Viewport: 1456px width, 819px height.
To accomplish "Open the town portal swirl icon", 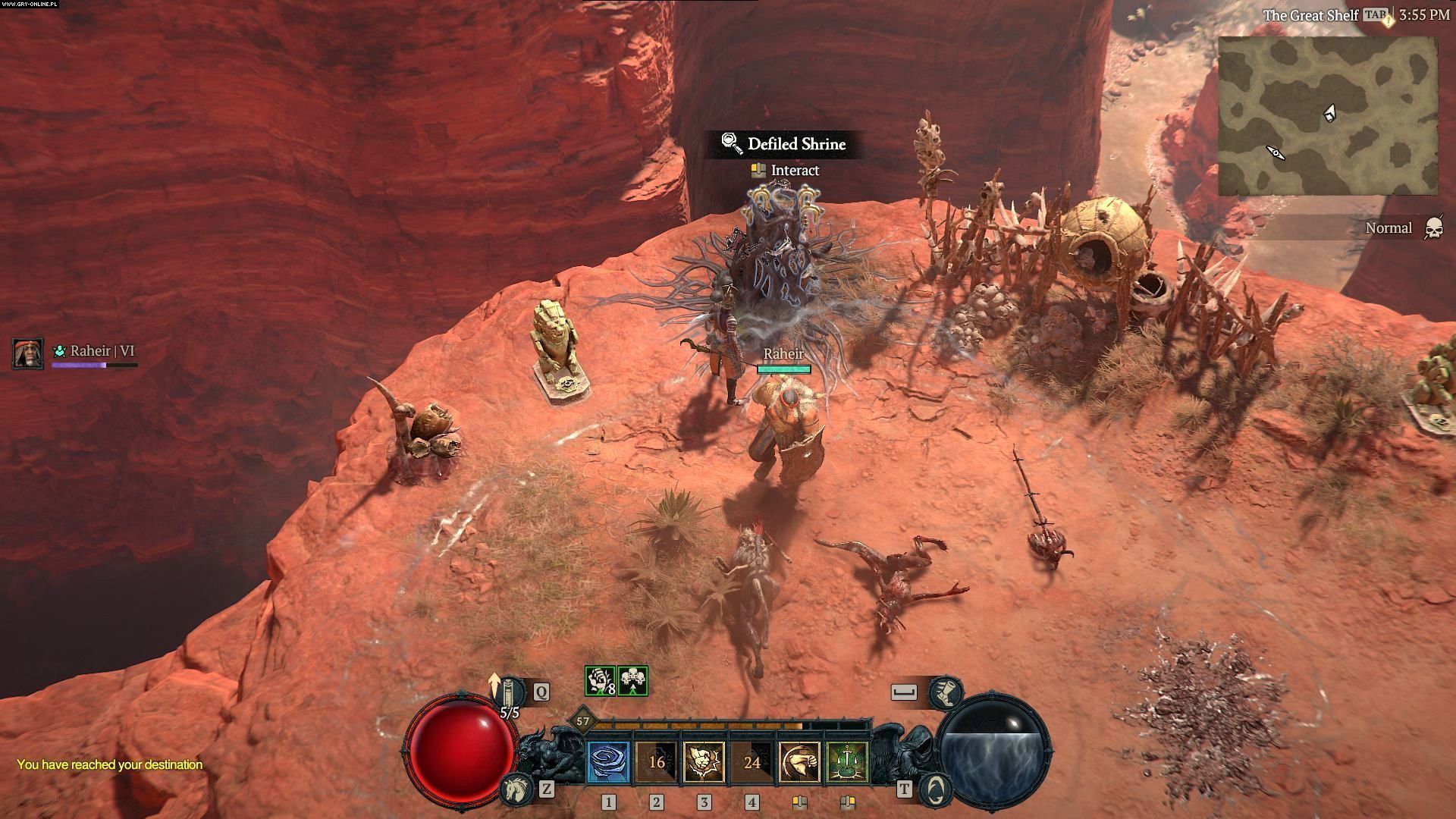I will [935, 789].
